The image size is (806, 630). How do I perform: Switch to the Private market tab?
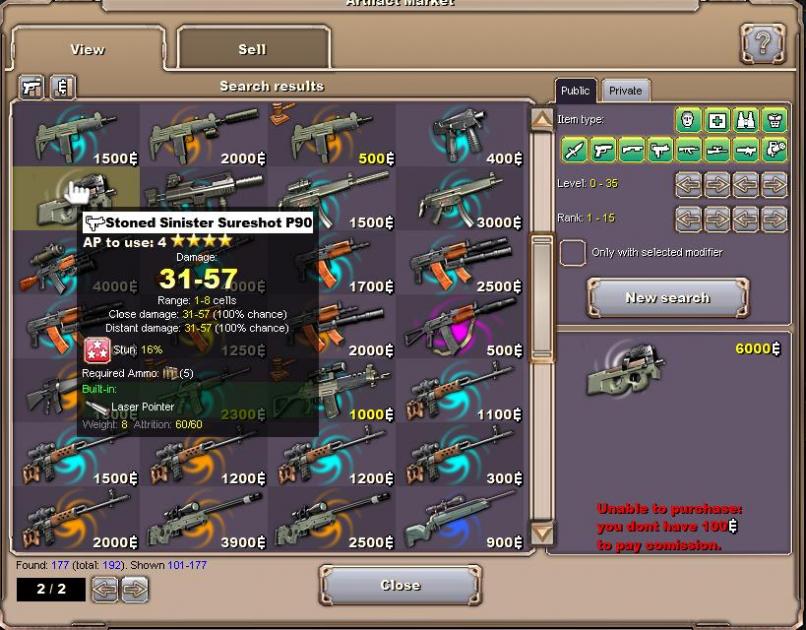point(626,91)
